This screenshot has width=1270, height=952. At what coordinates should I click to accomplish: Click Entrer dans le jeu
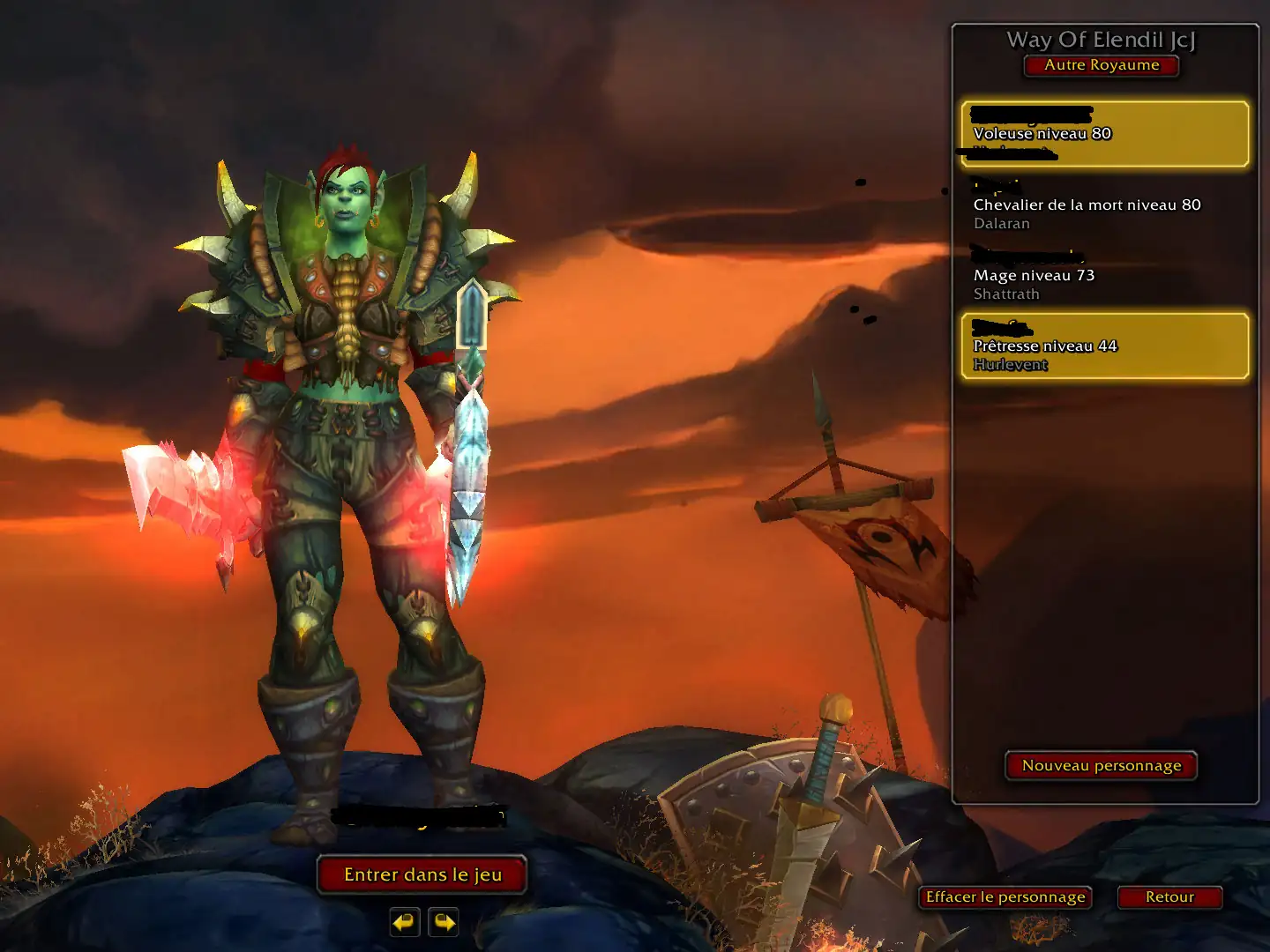click(422, 874)
